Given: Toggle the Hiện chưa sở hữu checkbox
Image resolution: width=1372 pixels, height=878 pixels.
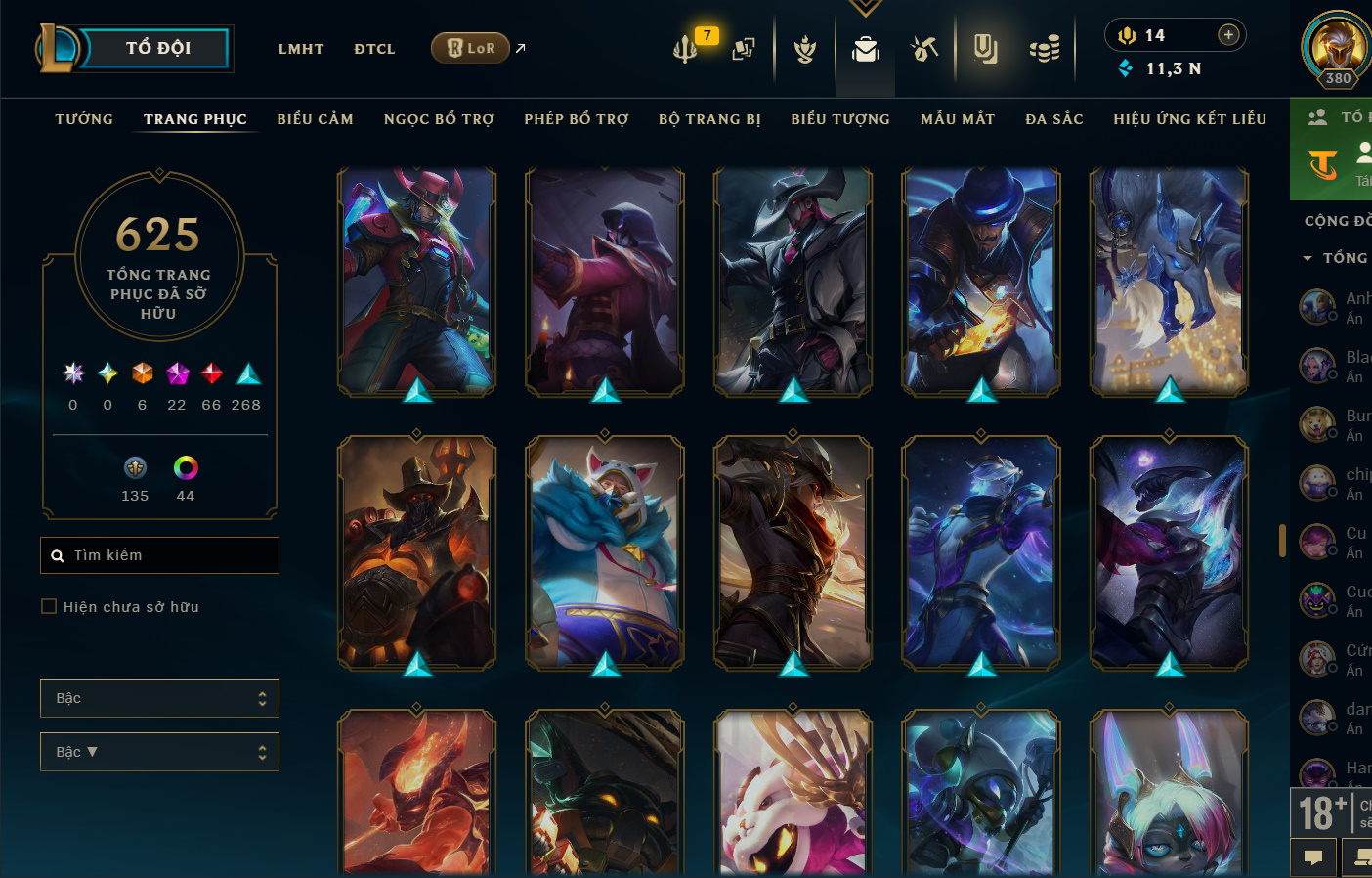Looking at the screenshot, I should pyautogui.click(x=49, y=607).
